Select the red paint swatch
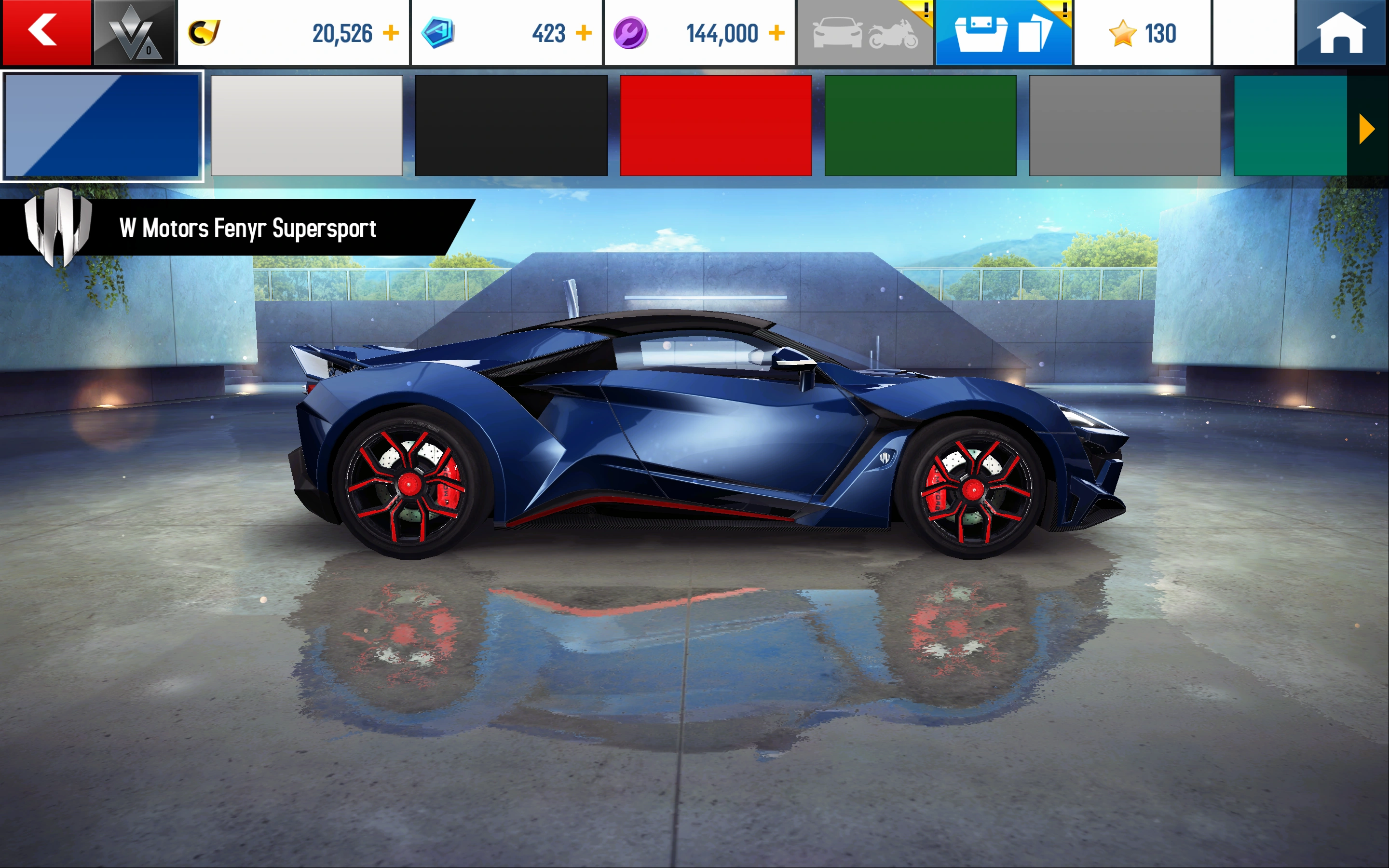This screenshot has width=1389, height=868. 715,127
